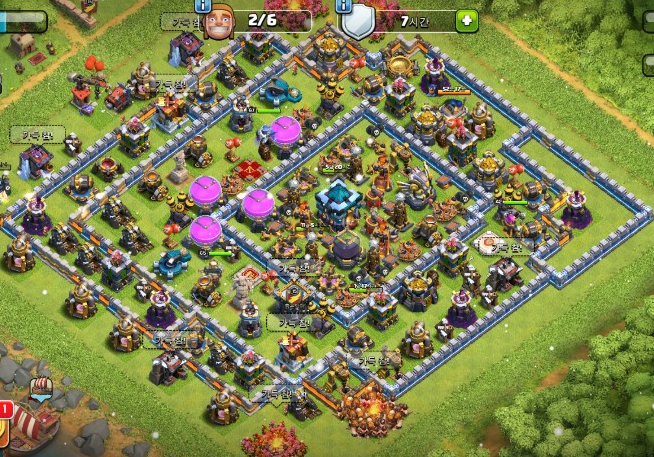Open the builder info button
The height and width of the screenshot is (457, 654).
[204, 5]
